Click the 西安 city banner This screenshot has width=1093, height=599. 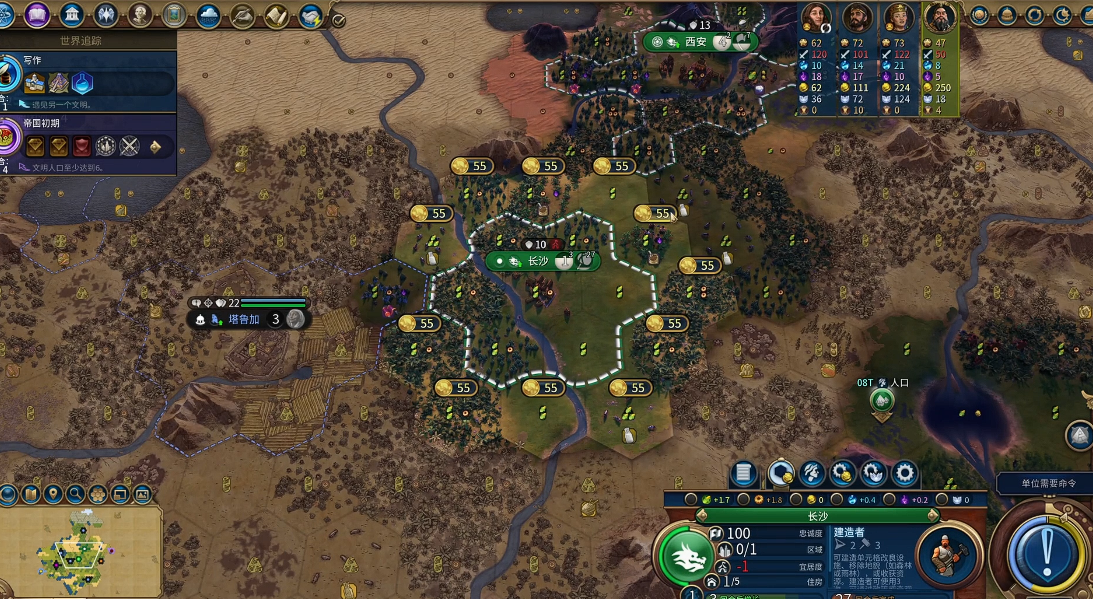point(697,42)
